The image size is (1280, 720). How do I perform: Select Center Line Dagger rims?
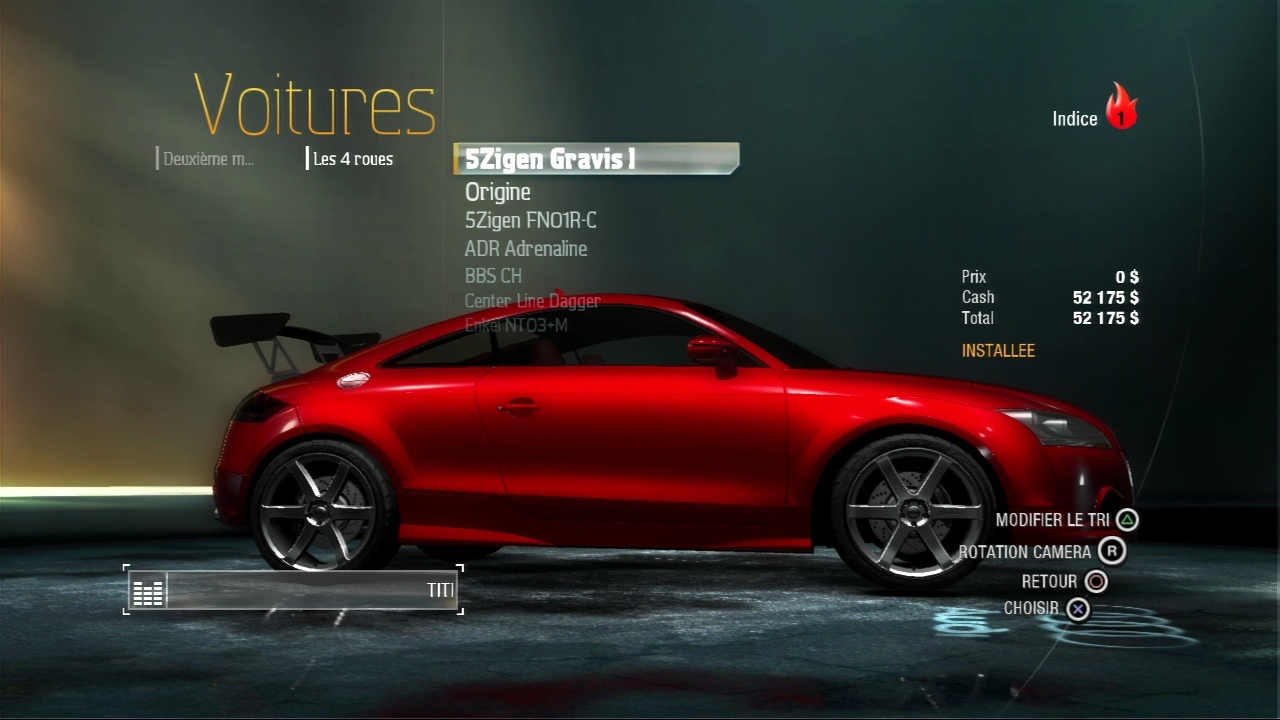533,301
